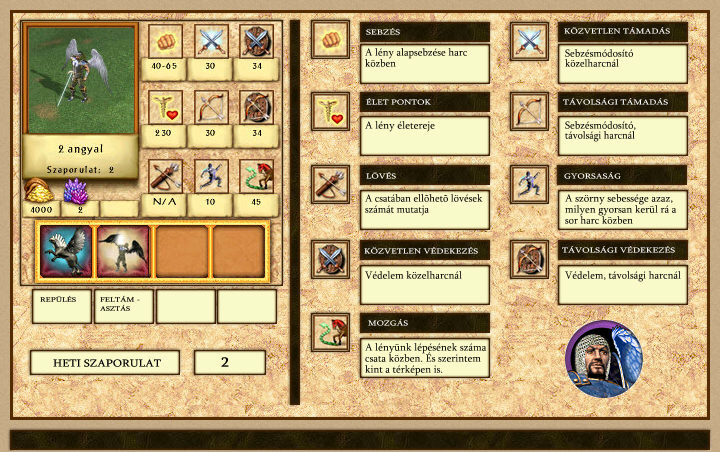The width and height of the screenshot is (720, 452).
Task: Select the quiver shots icon above N/A
Action: [x=165, y=175]
